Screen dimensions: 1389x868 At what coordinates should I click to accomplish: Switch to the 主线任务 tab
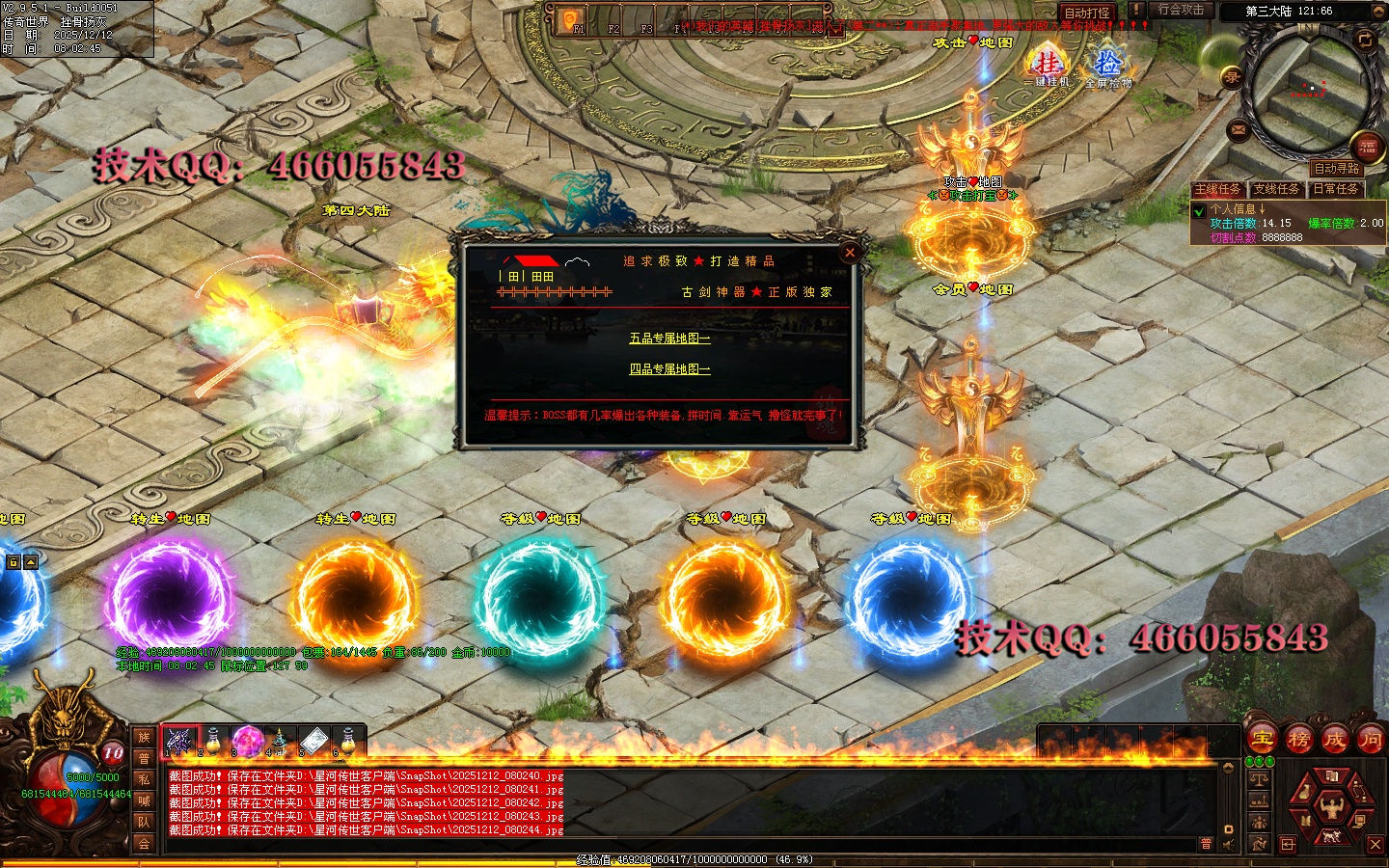point(1218,189)
